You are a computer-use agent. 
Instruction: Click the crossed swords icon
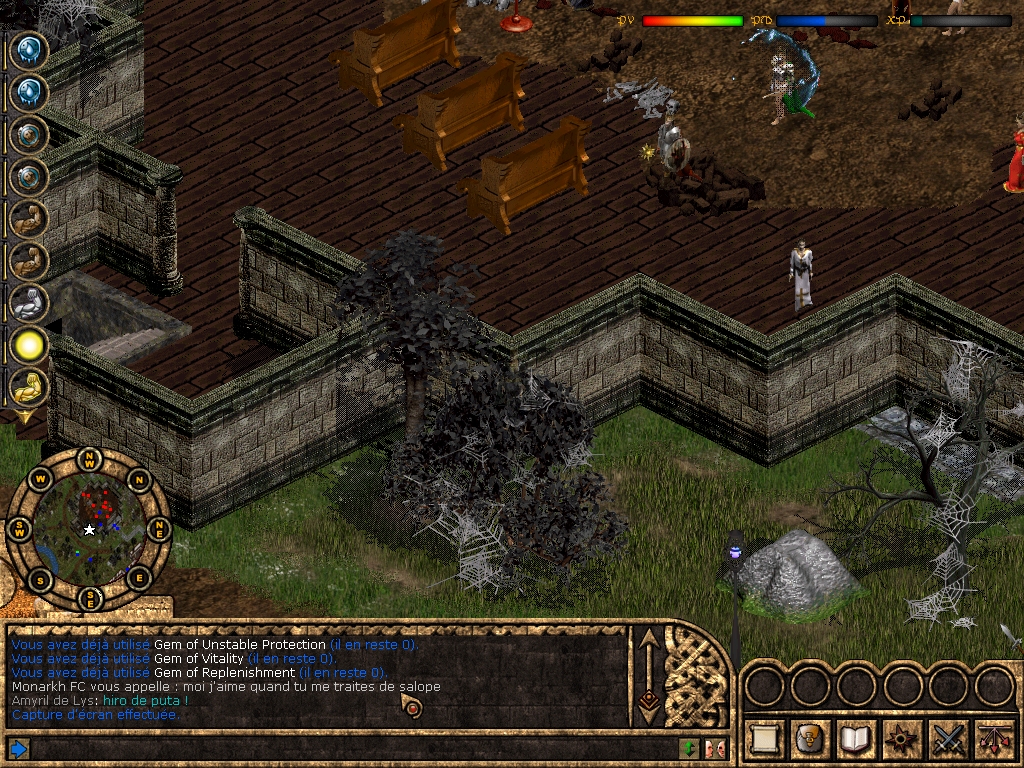point(948,739)
